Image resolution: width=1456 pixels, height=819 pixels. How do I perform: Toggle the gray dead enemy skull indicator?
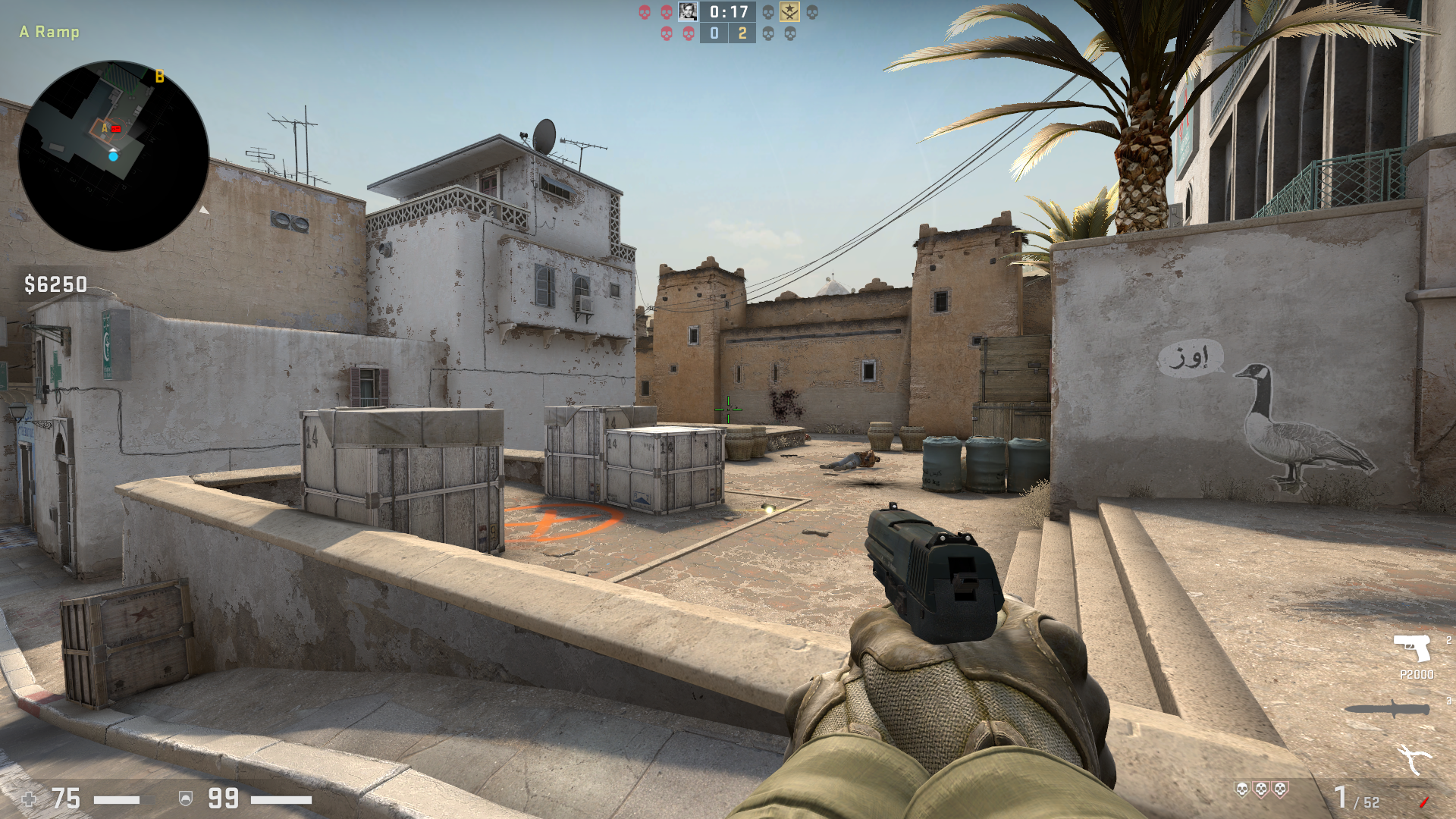click(767, 12)
